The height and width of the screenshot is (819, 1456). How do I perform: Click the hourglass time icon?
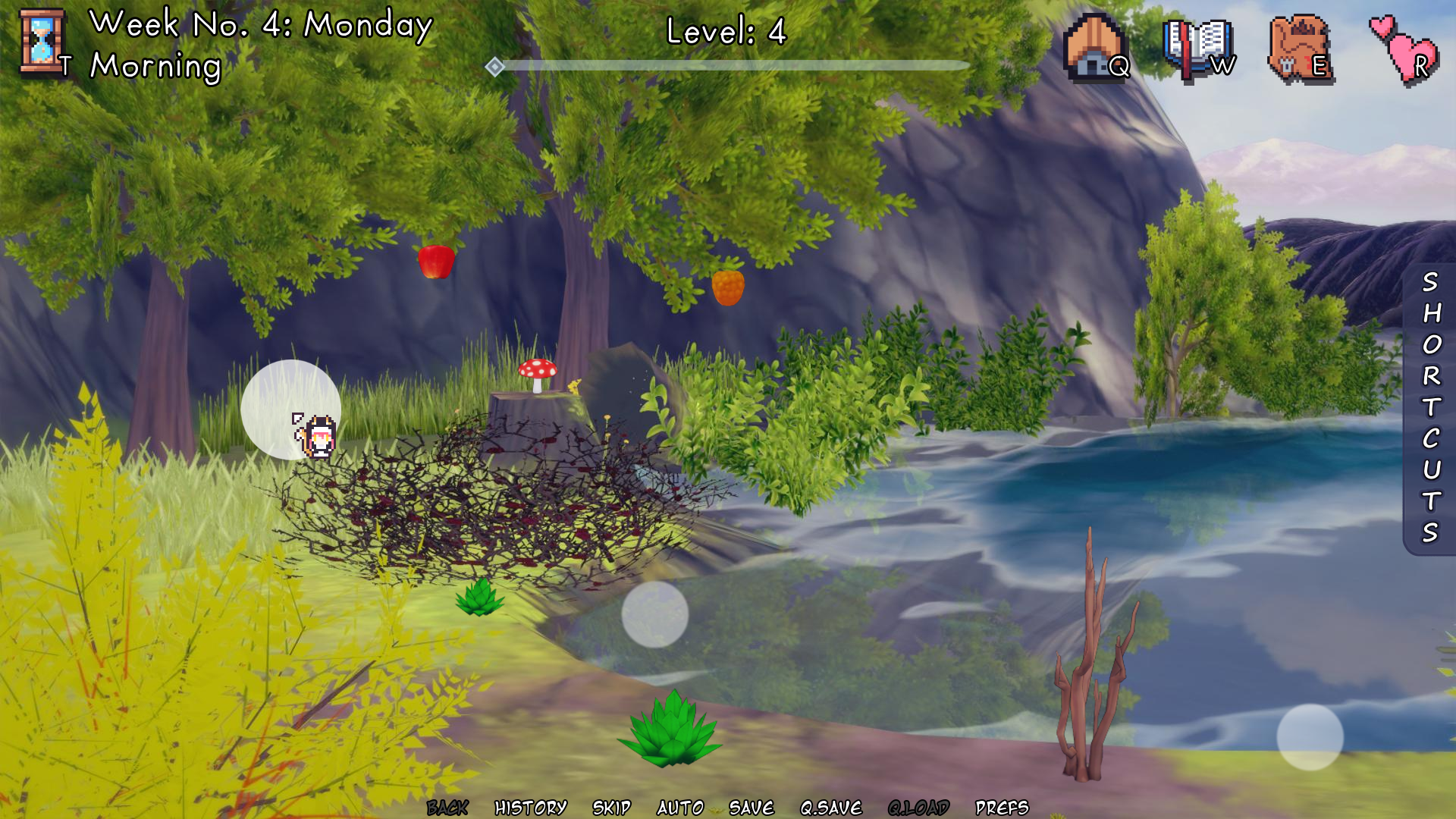[x=42, y=43]
